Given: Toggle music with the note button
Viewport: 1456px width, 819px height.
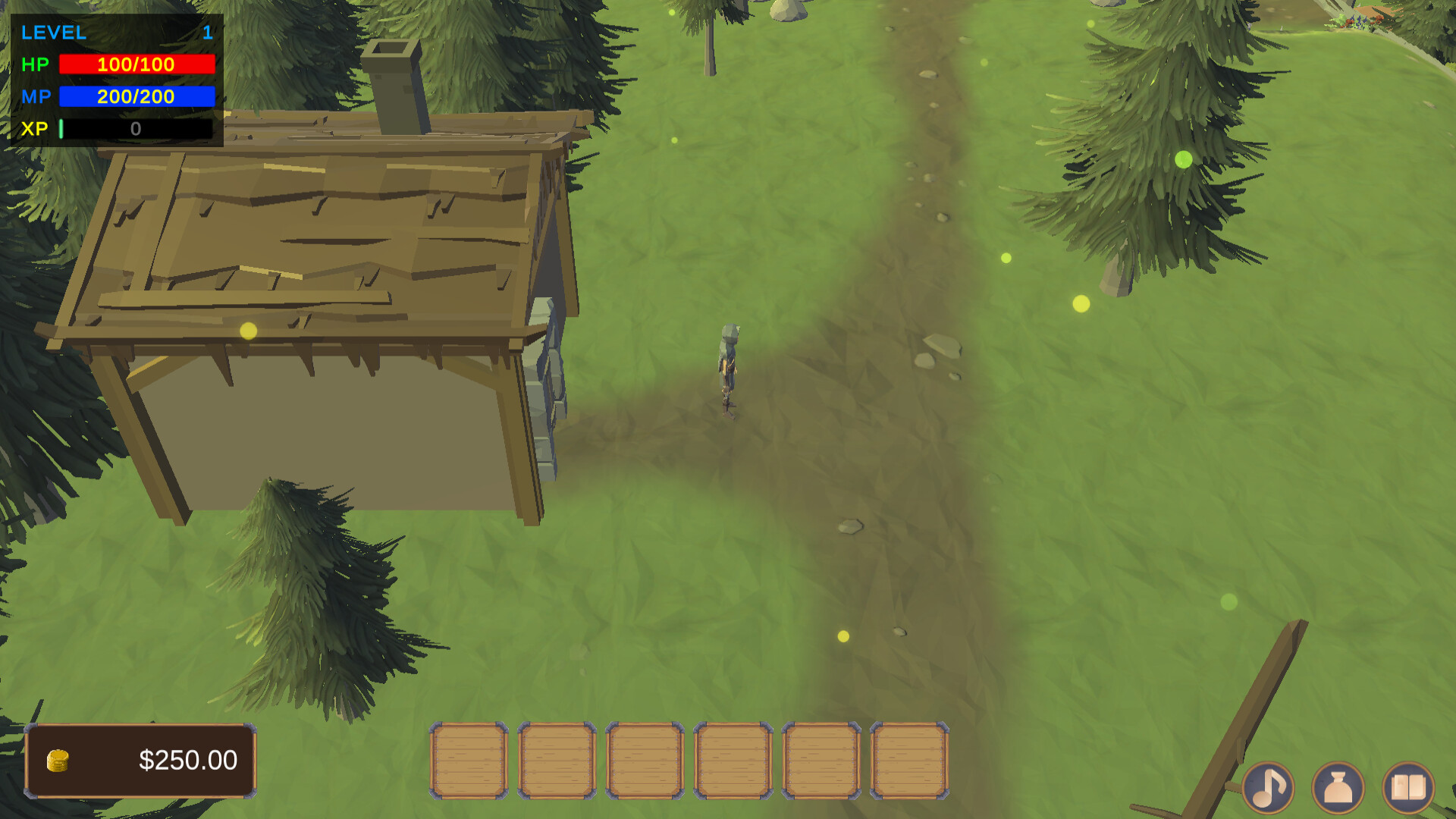Looking at the screenshot, I should (1269, 787).
